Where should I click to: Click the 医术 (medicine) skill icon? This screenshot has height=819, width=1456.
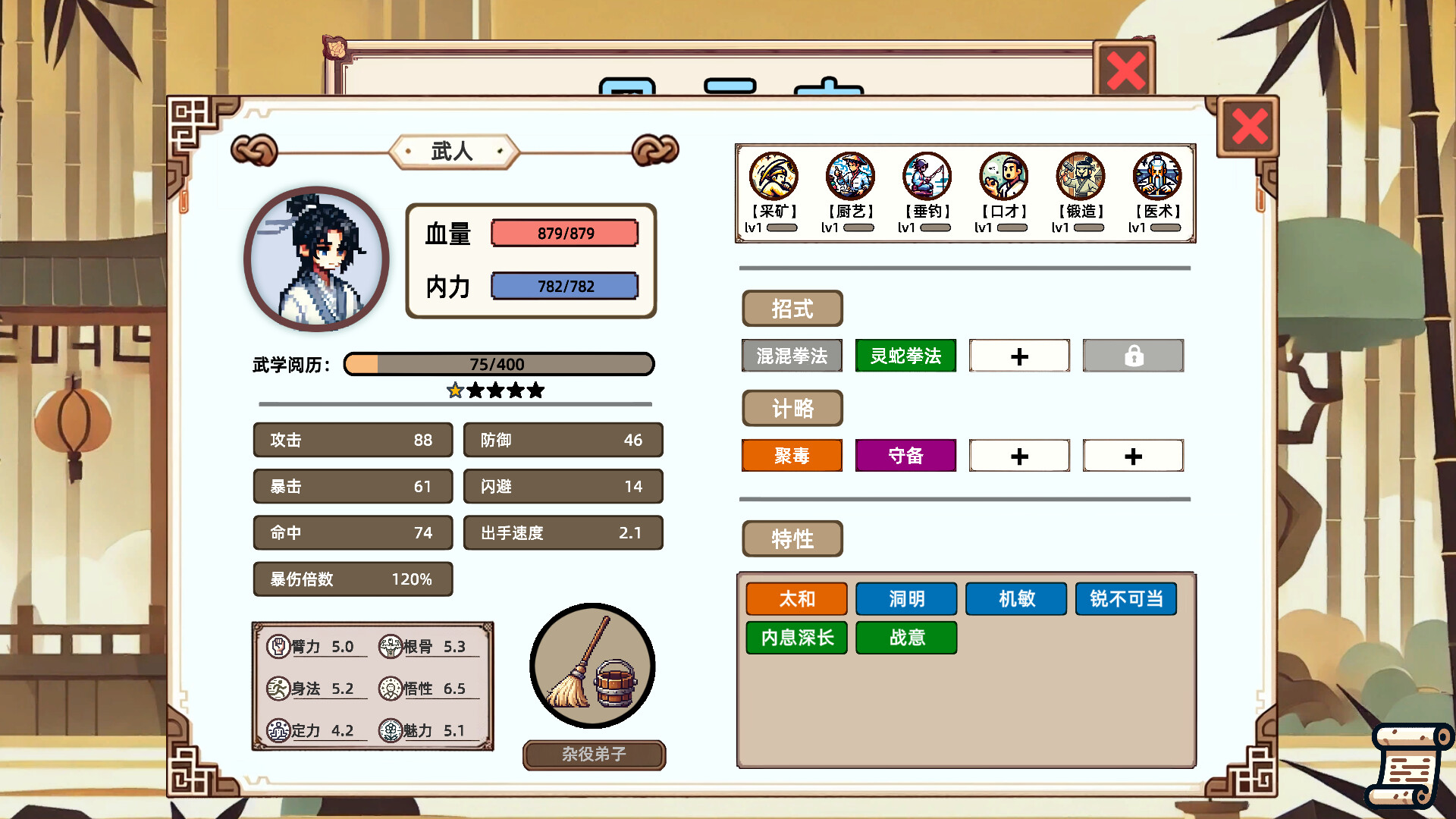coord(1156,176)
